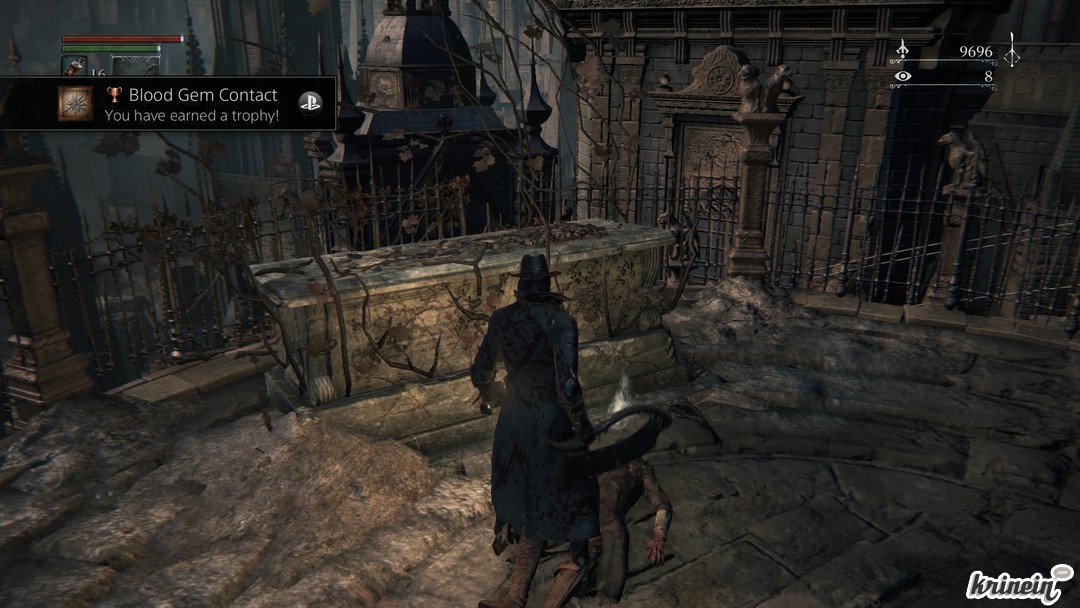The image size is (1080, 608).
Task: Click the Blood Gem Contact trophy thumbnail
Action: click(x=75, y=104)
